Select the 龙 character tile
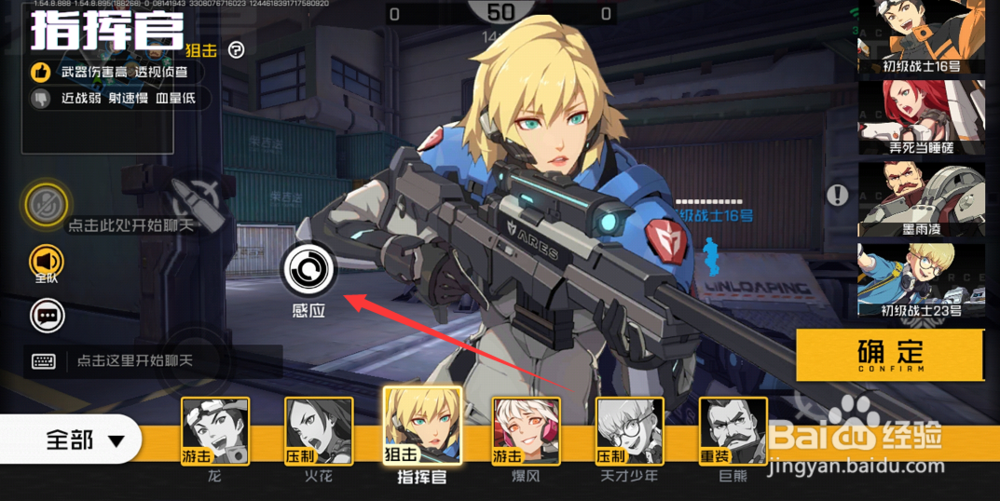The height and width of the screenshot is (501, 1000). coord(215,431)
